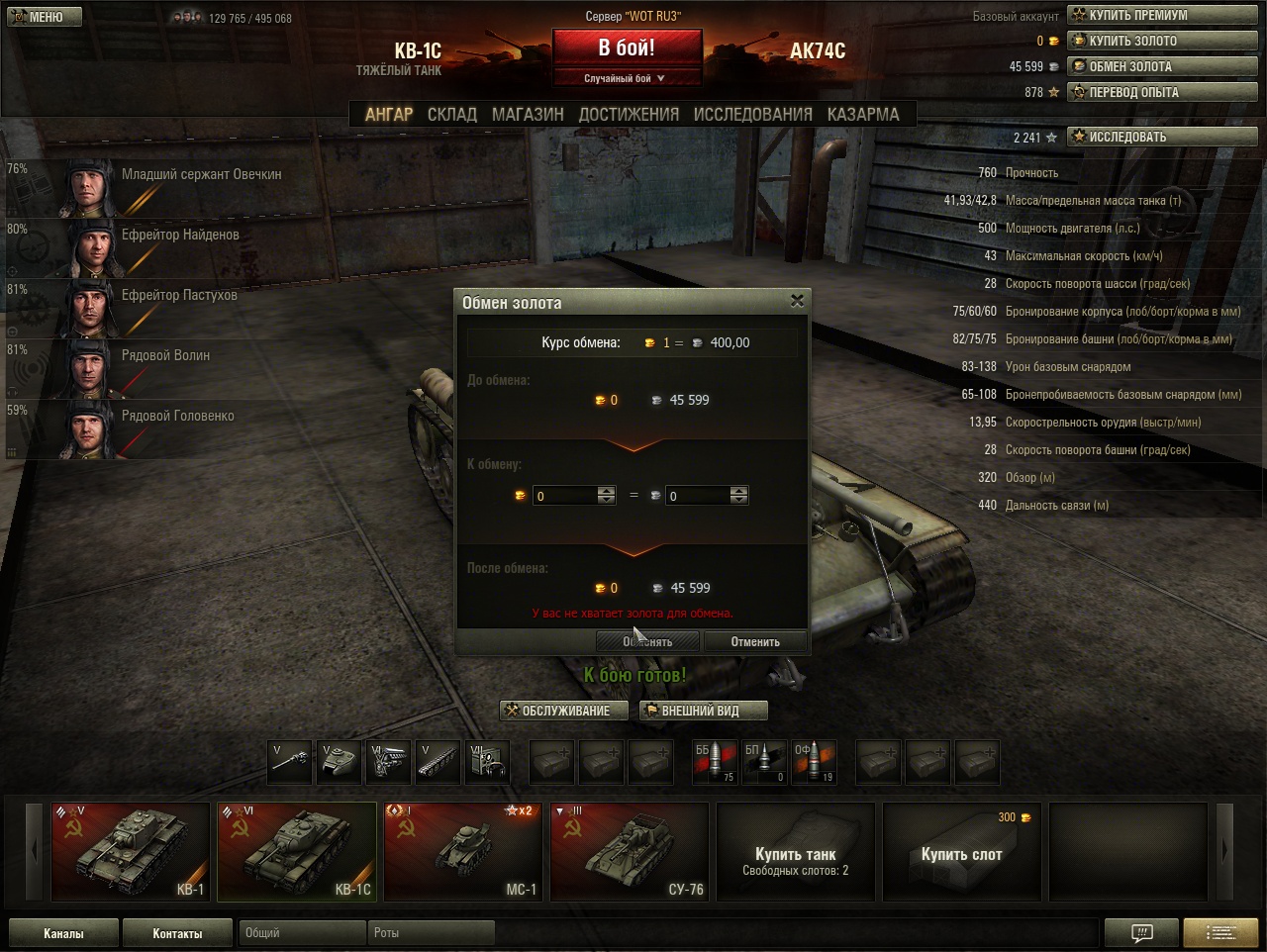Viewport: 1267px width, 952px height.
Task: Select the СУ-76 tank in carousel
Action: pos(630,851)
